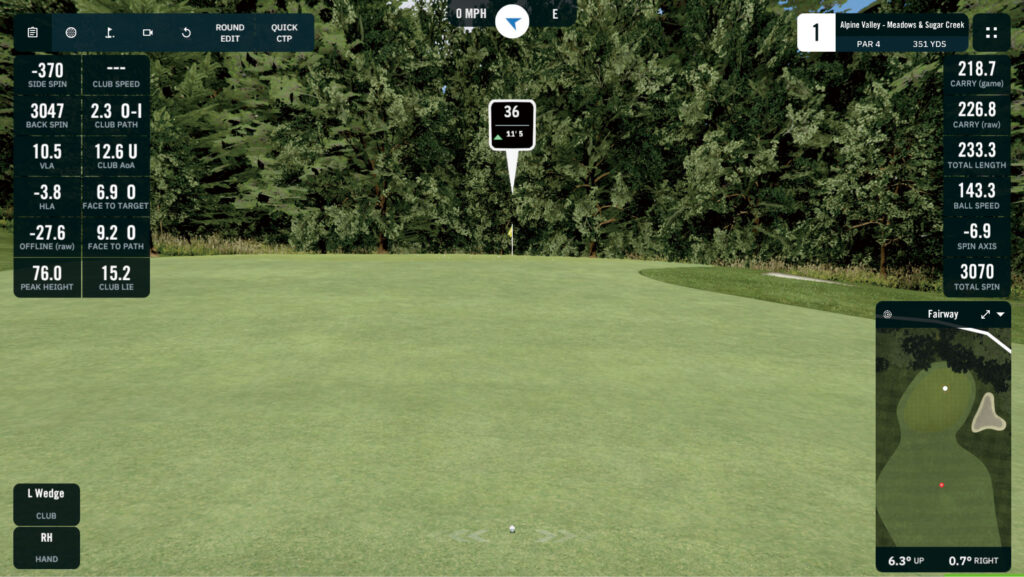Change the L Wedge club selection
The width and height of the screenshot is (1024, 577).
pyautogui.click(x=46, y=504)
